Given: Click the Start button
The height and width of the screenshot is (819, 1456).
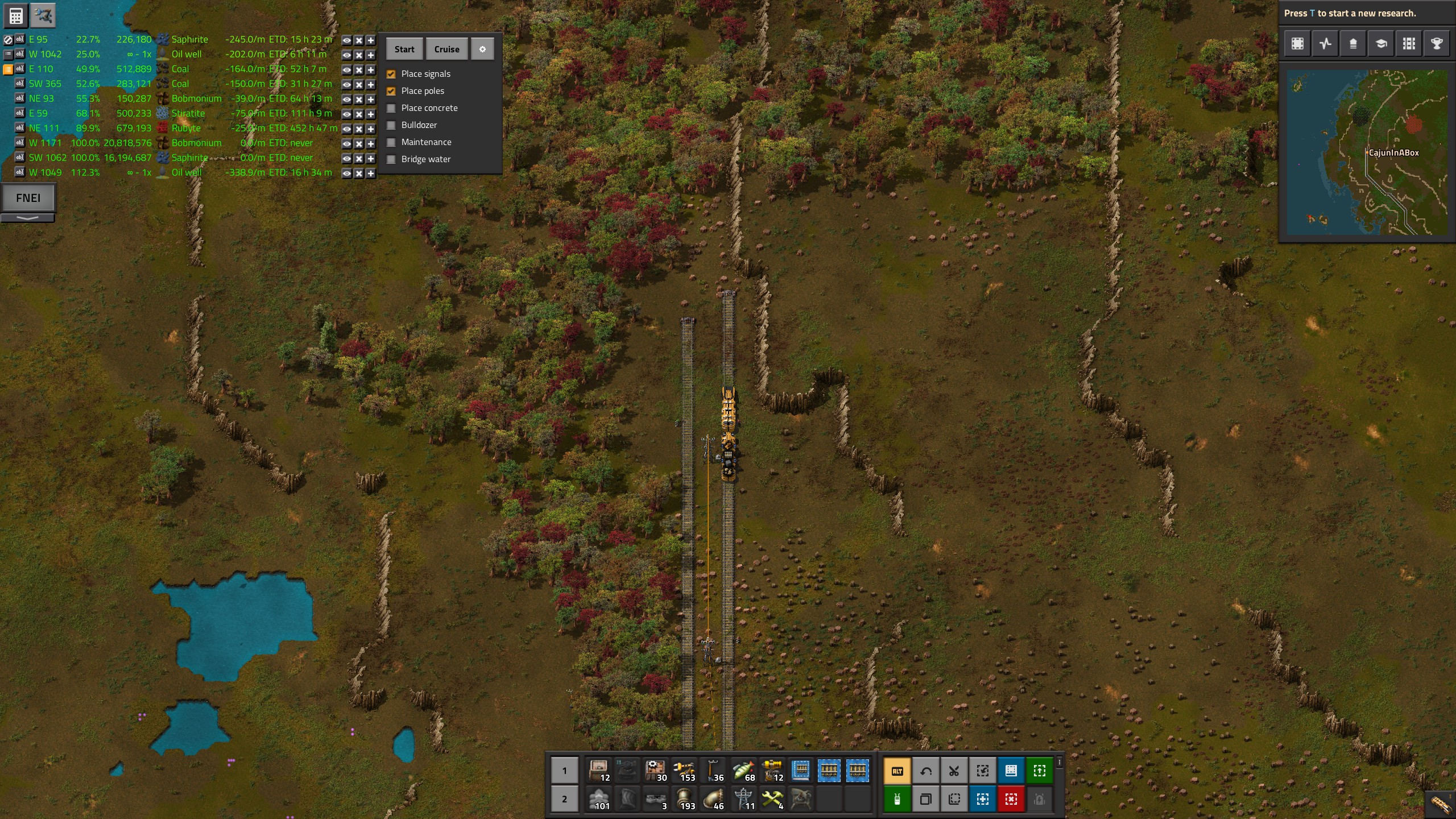Looking at the screenshot, I should tap(404, 49).
